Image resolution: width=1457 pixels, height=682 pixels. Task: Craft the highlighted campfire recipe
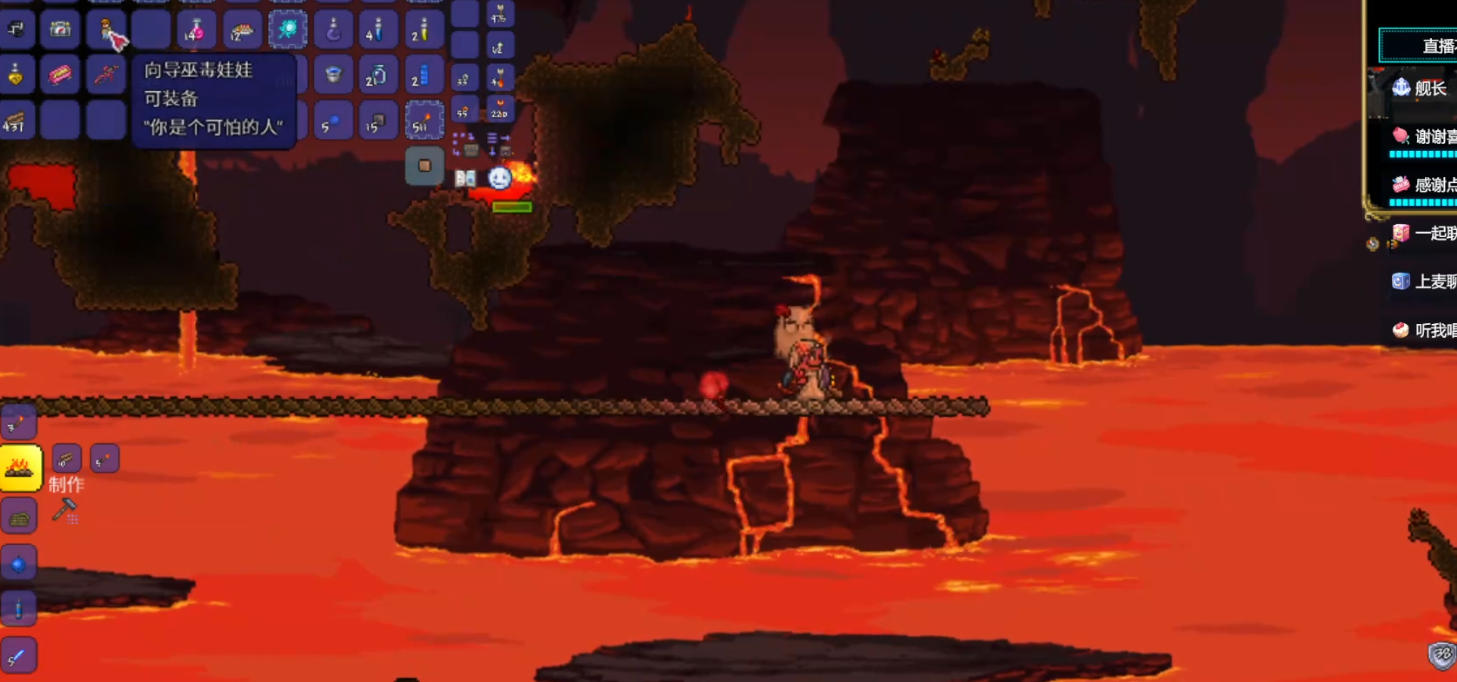coord(20,468)
